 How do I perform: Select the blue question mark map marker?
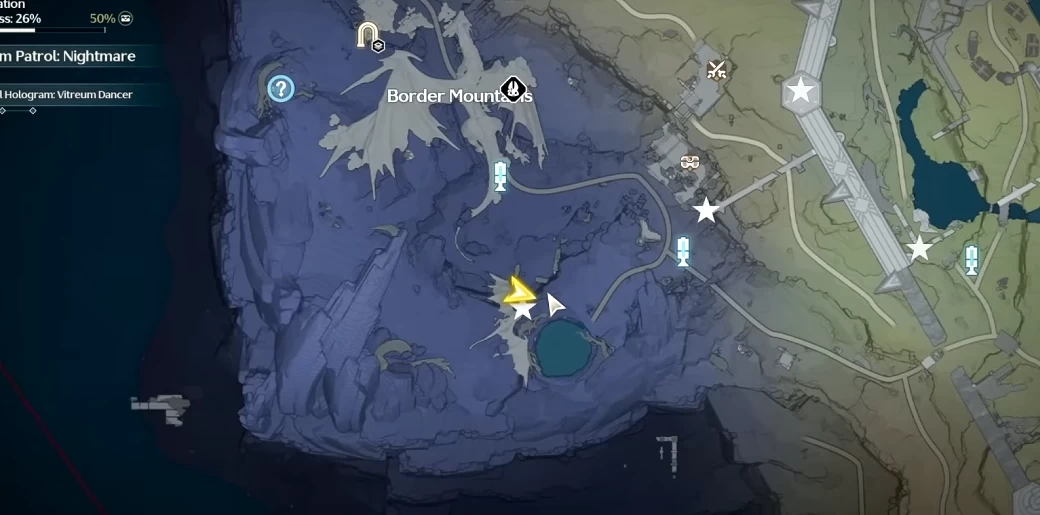pos(281,89)
